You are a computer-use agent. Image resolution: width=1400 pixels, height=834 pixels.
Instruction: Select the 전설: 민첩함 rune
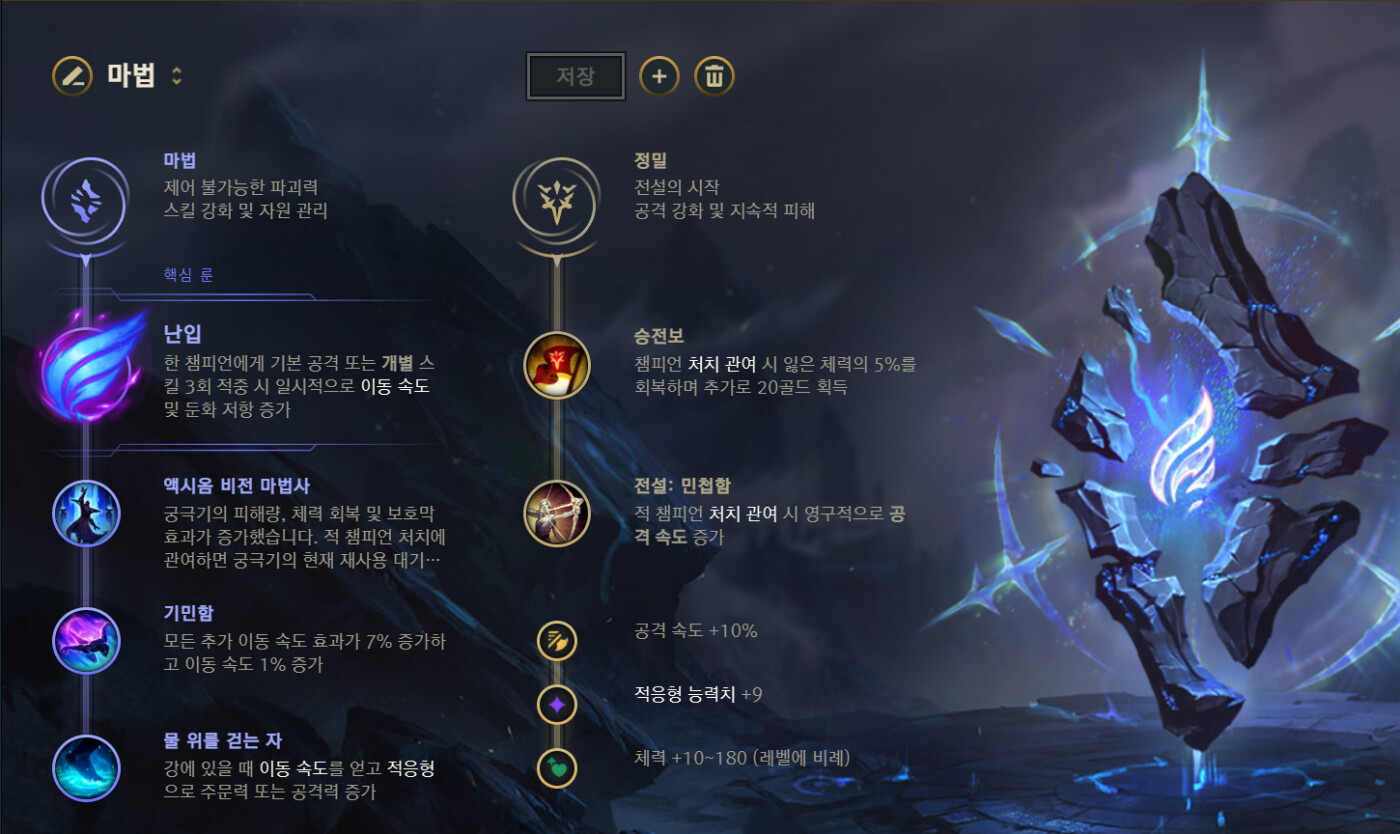(557, 514)
